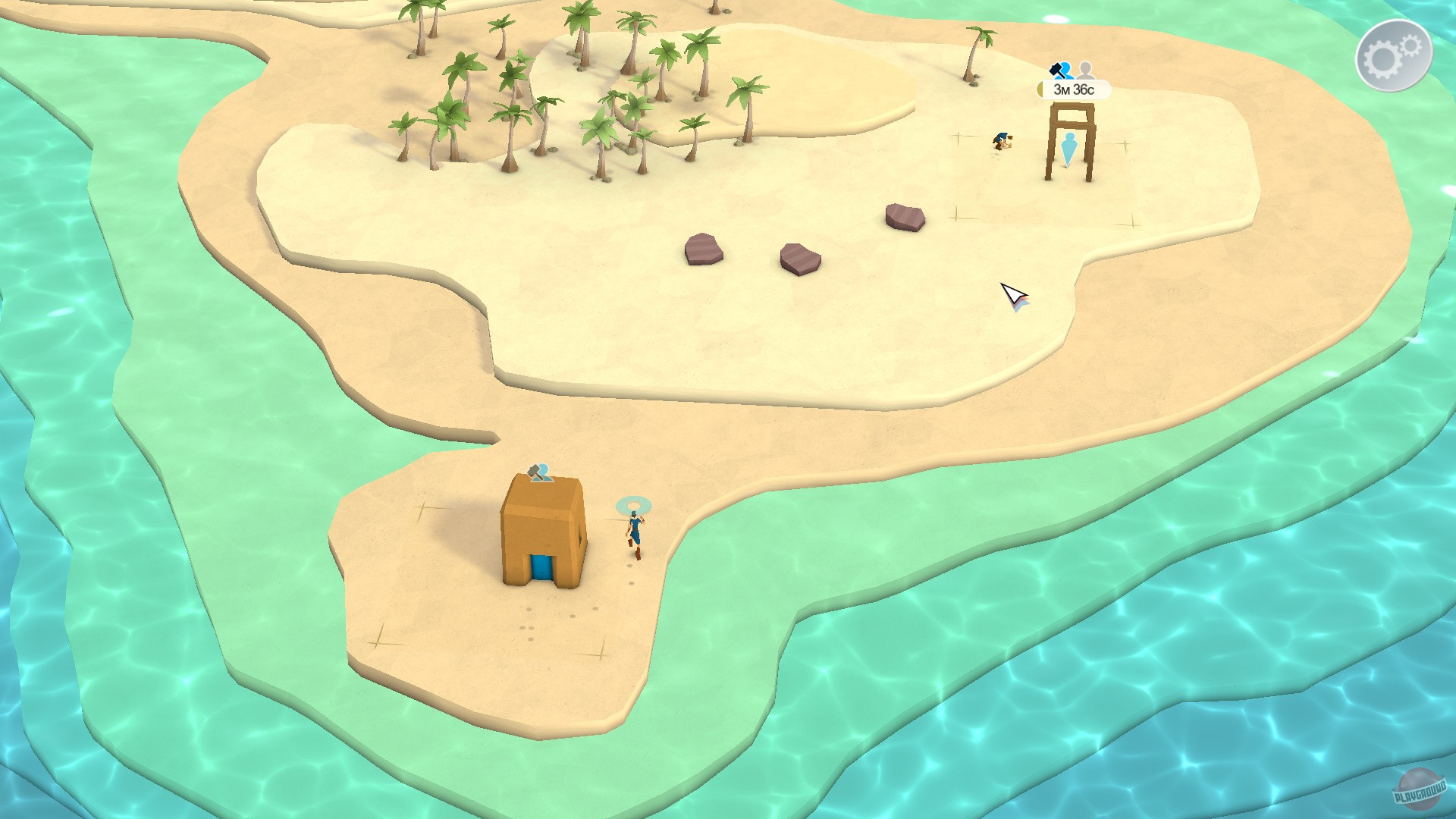Screen dimensions: 1456x819
Task: Click the gray follower silhouette next to the builder icon
Action: (x=1085, y=71)
